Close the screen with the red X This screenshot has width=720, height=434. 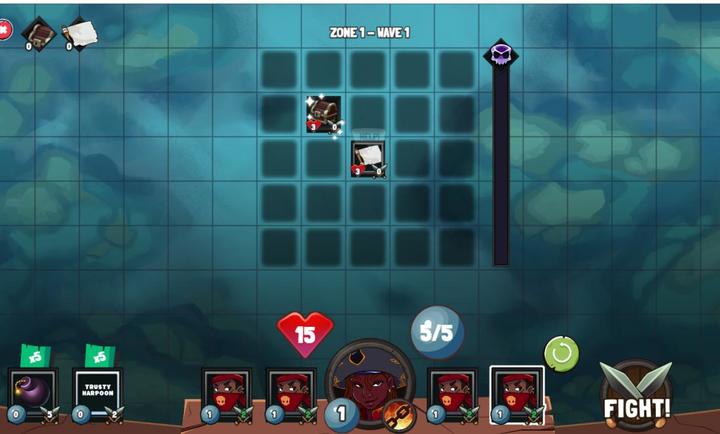[x=4, y=30]
